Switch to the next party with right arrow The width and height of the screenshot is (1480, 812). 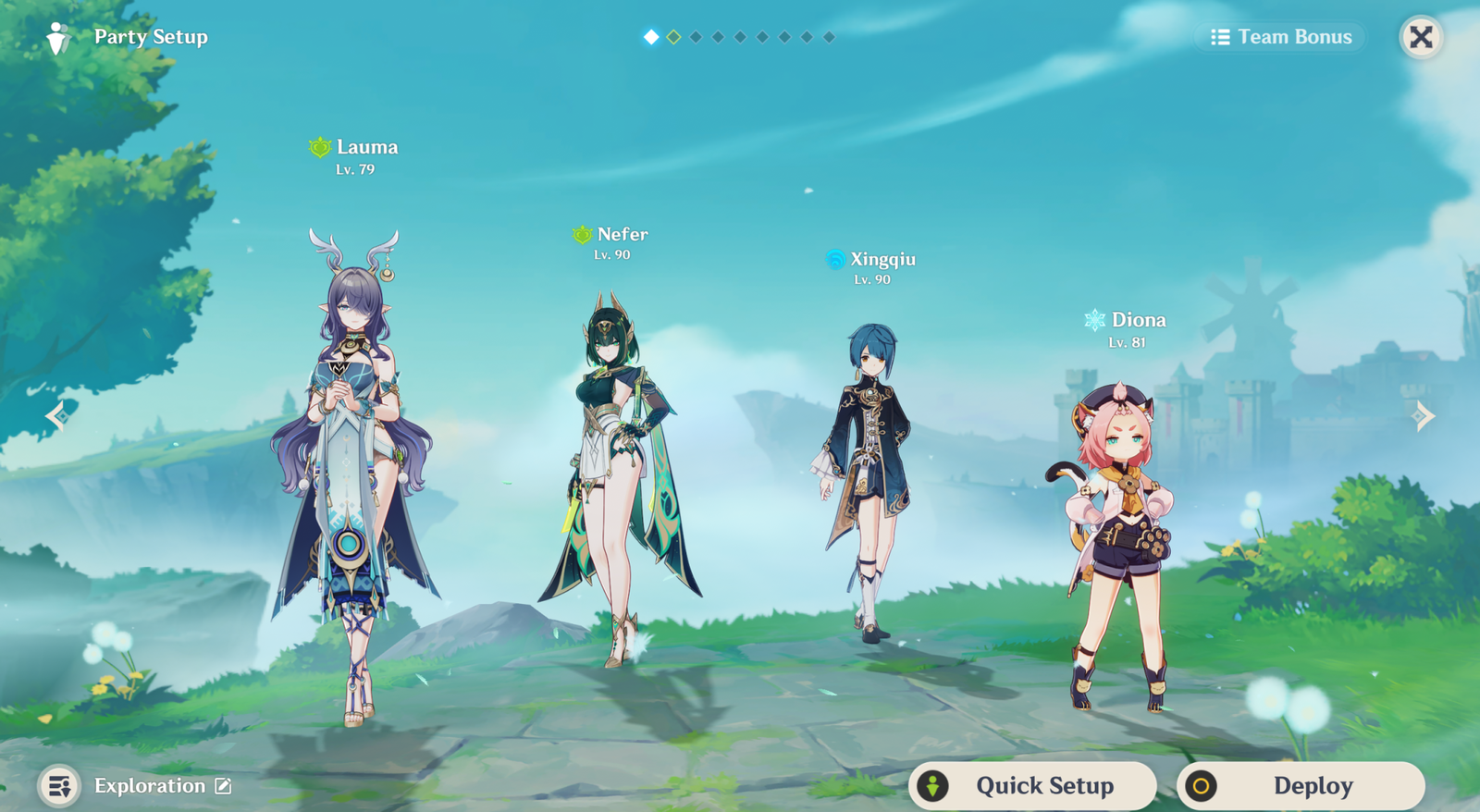1424,416
